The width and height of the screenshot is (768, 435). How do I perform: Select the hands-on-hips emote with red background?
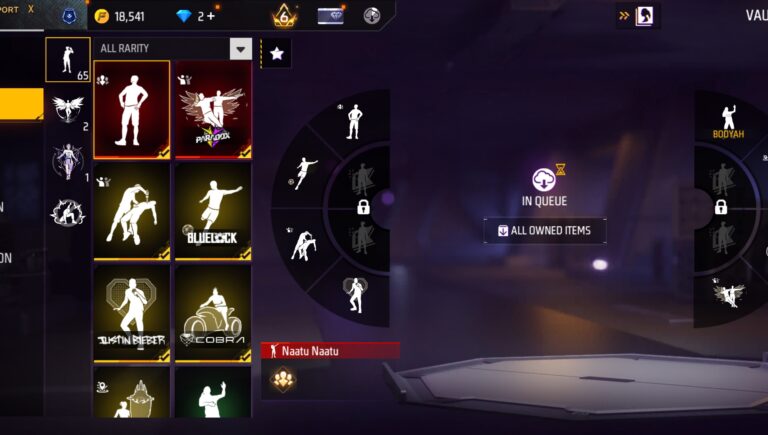pyautogui.click(x=132, y=109)
